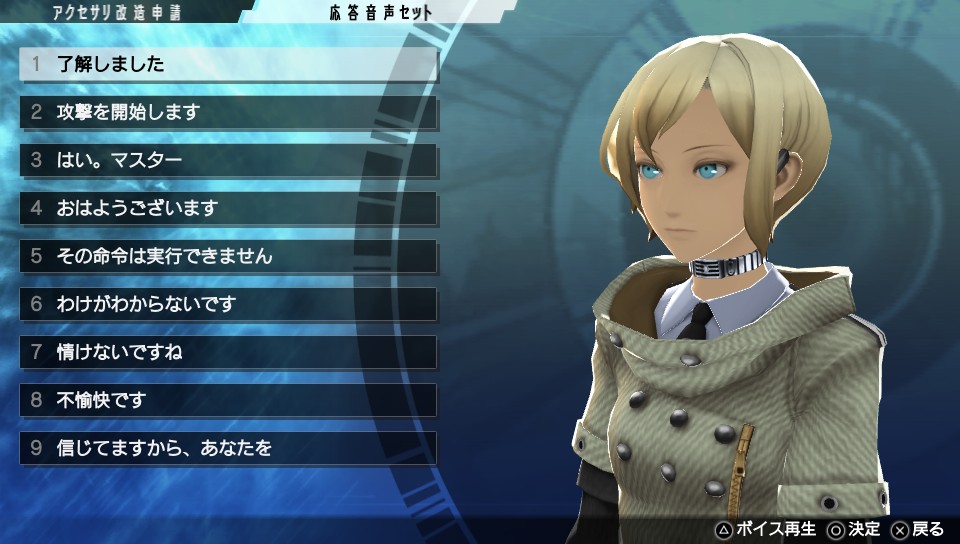Screen dimensions: 960x544
Task: Choose the 攻撃を開始します response
Action: [228, 112]
